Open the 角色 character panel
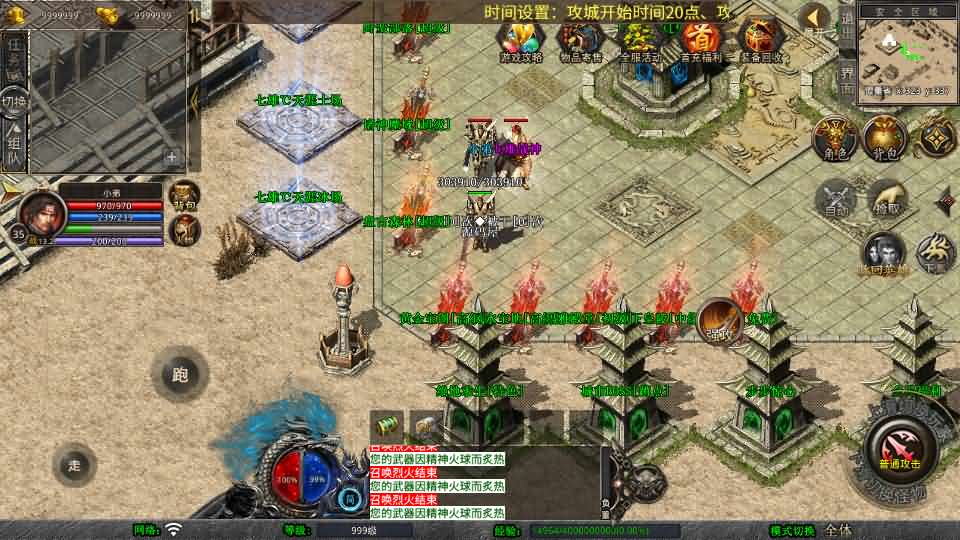The width and height of the screenshot is (960, 540). [x=833, y=139]
